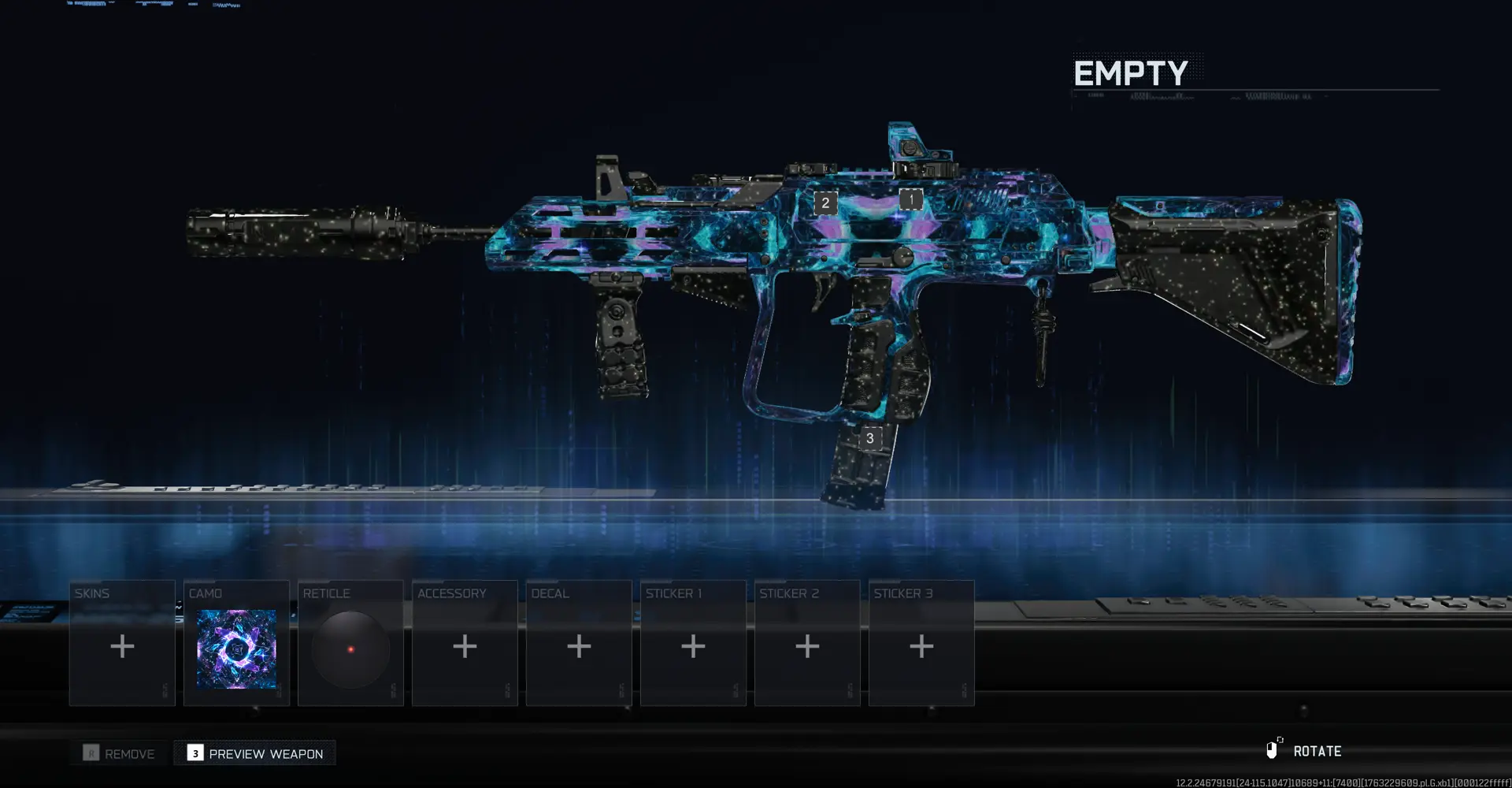Screen dimensions: 1512x788
Task: Click the plus icon in STICKER 2 slot
Action: coord(806,646)
